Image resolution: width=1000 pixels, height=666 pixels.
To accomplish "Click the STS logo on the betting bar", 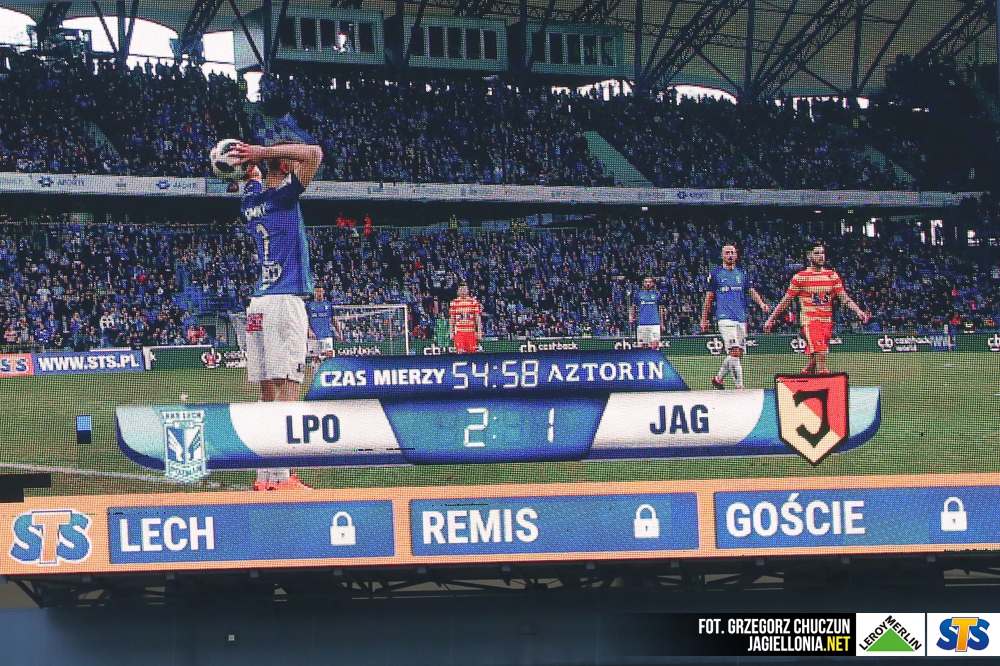I will pos(51,537).
